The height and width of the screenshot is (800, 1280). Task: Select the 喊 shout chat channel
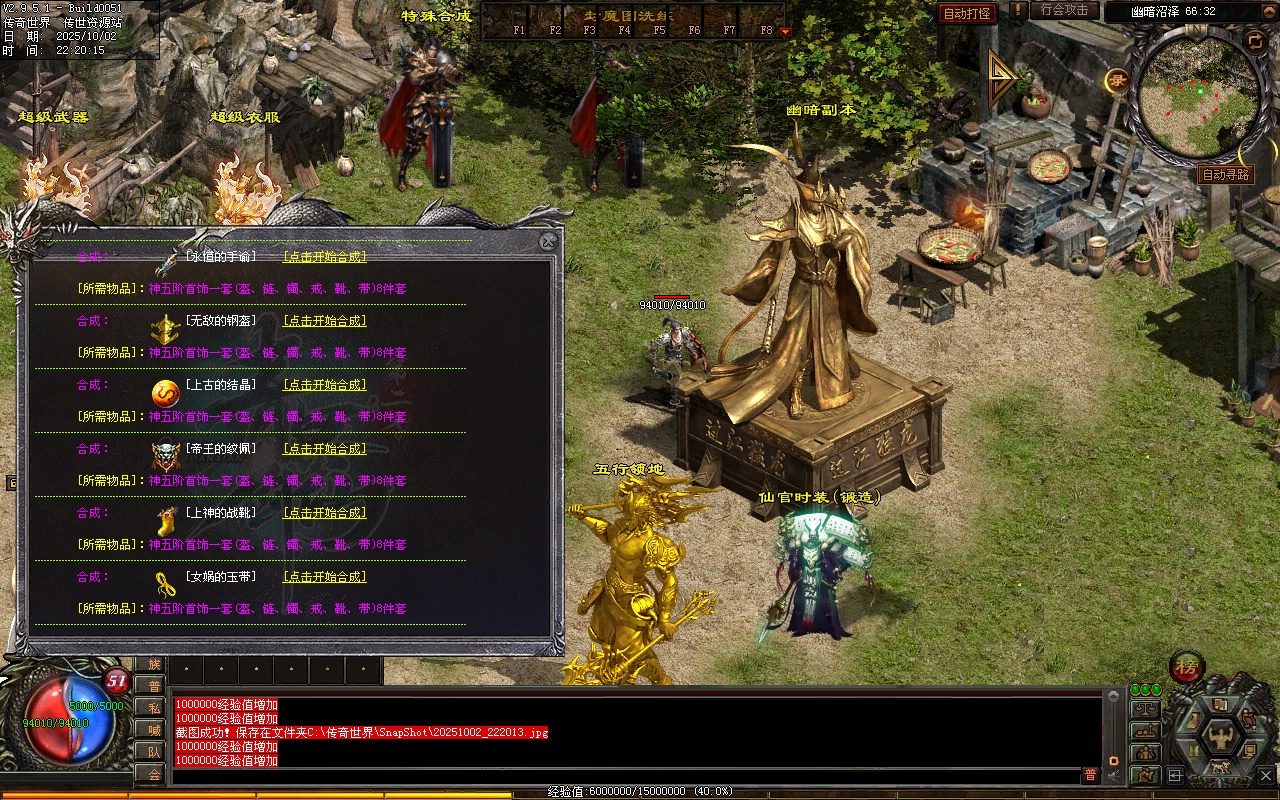pos(151,729)
